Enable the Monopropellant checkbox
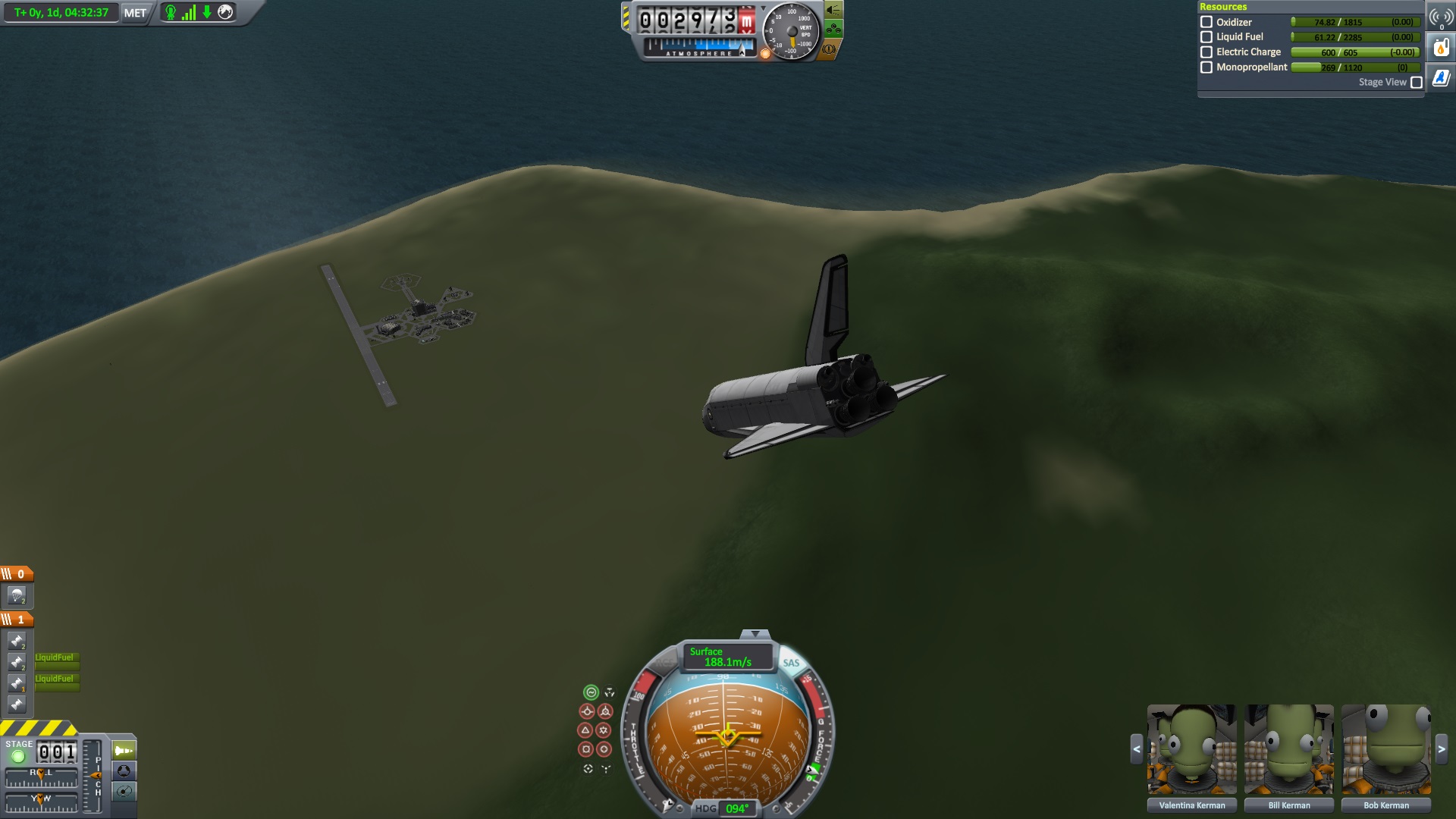The width and height of the screenshot is (1456, 819). pos(1207,67)
